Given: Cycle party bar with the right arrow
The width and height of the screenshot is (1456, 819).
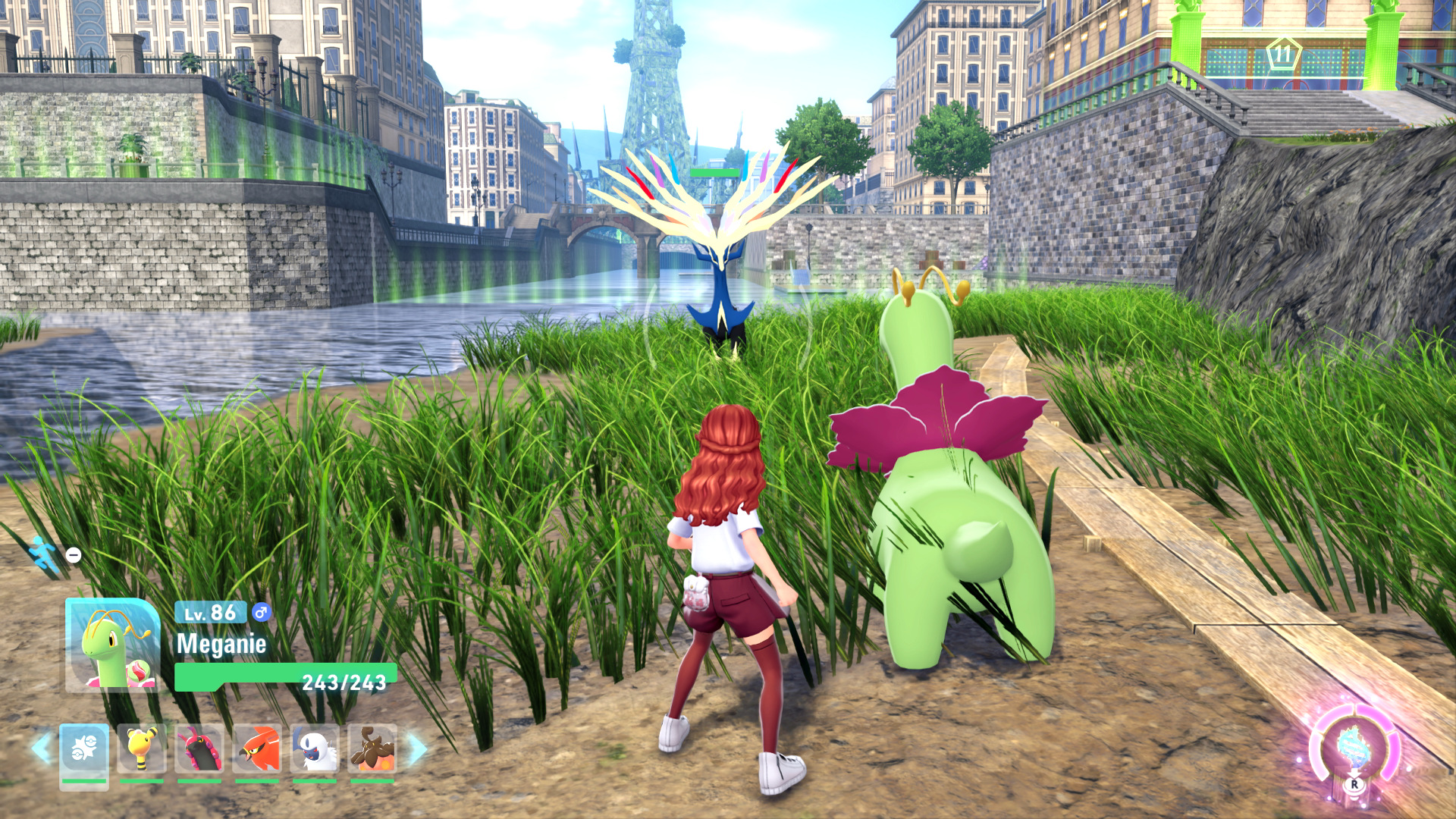Looking at the screenshot, I should (x=417, y=749).
